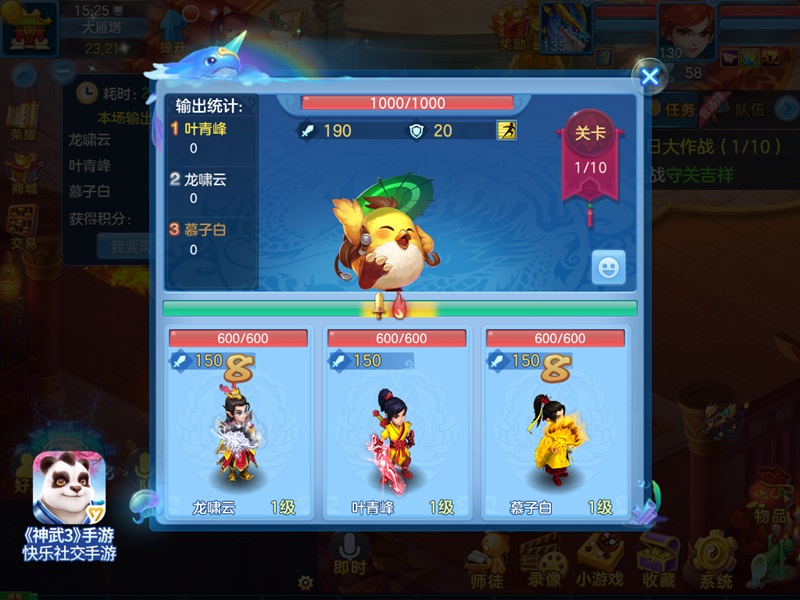800x600 pixels.
Task: Open the 小游戏 mini-games menu
Action: [x=598, y=558]
